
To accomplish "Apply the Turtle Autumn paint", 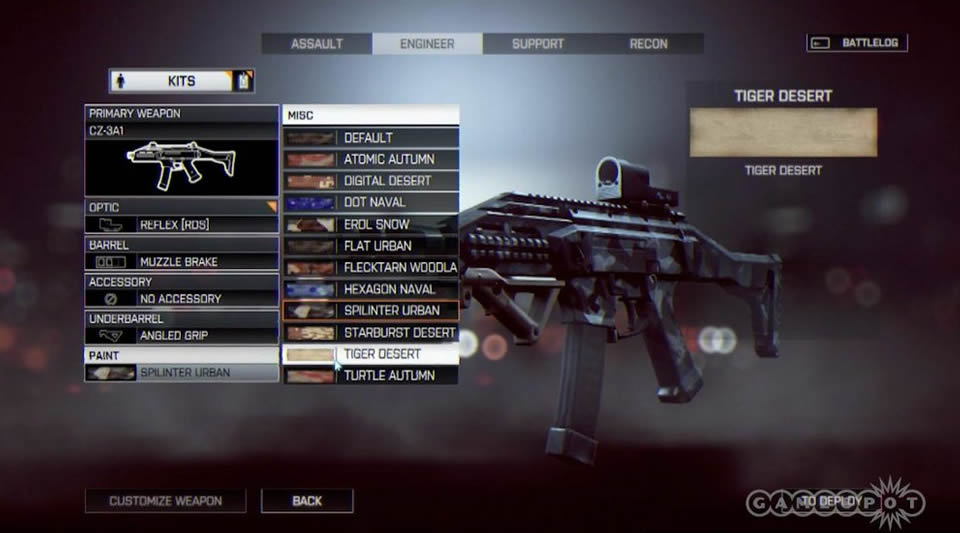I will coord(371,375).
